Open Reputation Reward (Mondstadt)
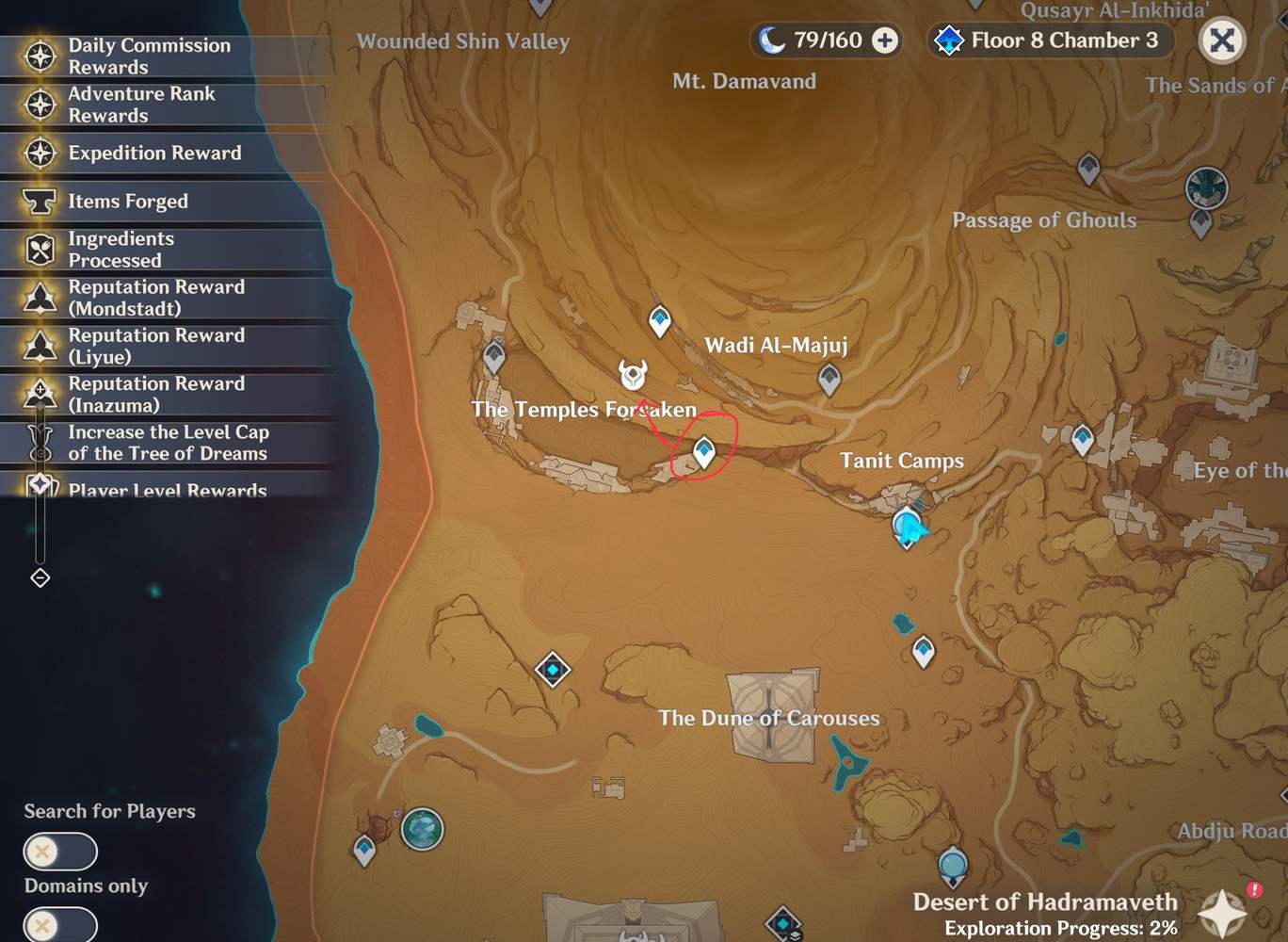Image resolution: width=1288 pixels, height=942 pixels. click(x=156, y=298)
